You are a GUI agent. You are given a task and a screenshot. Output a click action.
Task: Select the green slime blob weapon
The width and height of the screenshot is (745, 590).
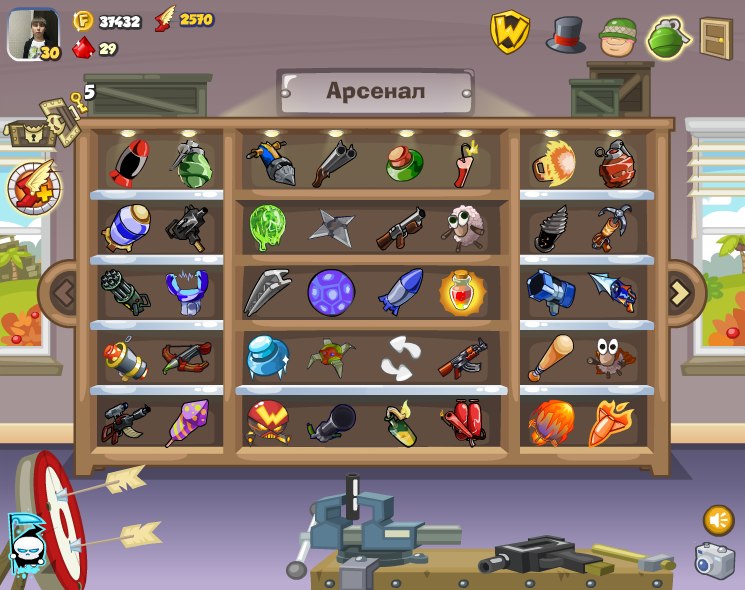[x=267, y=228]
